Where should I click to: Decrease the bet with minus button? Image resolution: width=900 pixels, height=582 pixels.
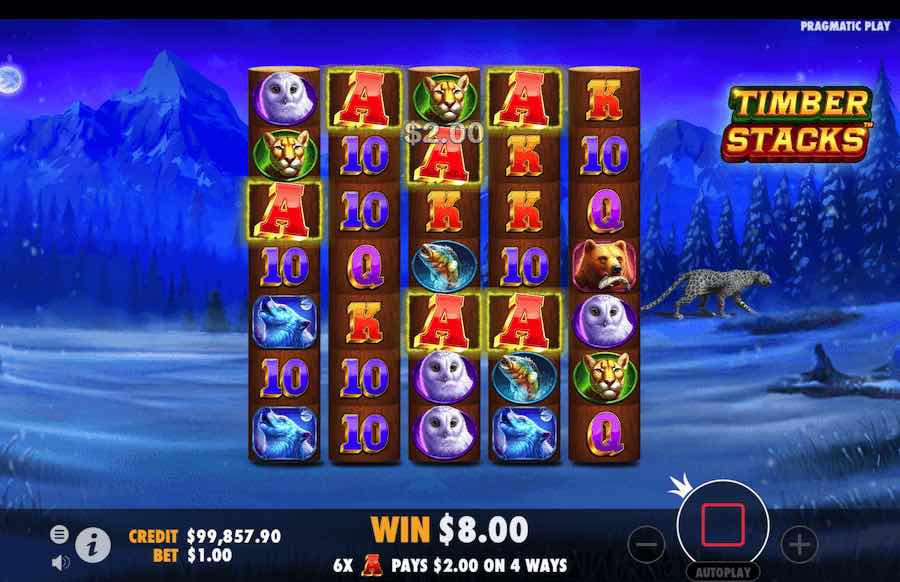(x=648, y=545)
